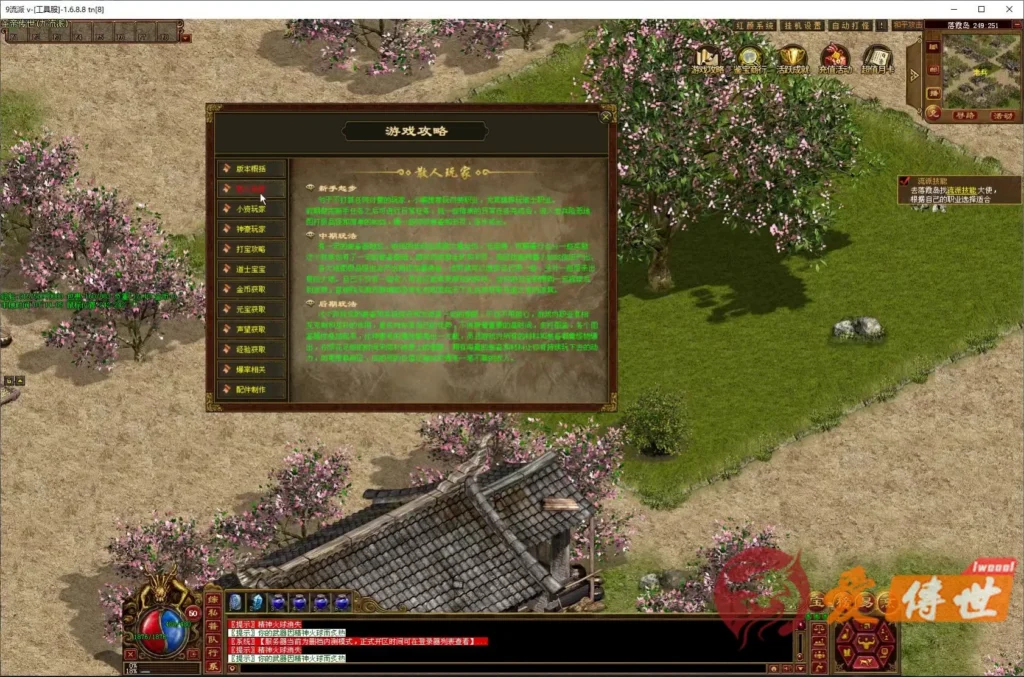The height and width of the screenshot is (677, 1024).
Task: Show the 打宝攻略 guide page
Action: click(x=251, y=249)
